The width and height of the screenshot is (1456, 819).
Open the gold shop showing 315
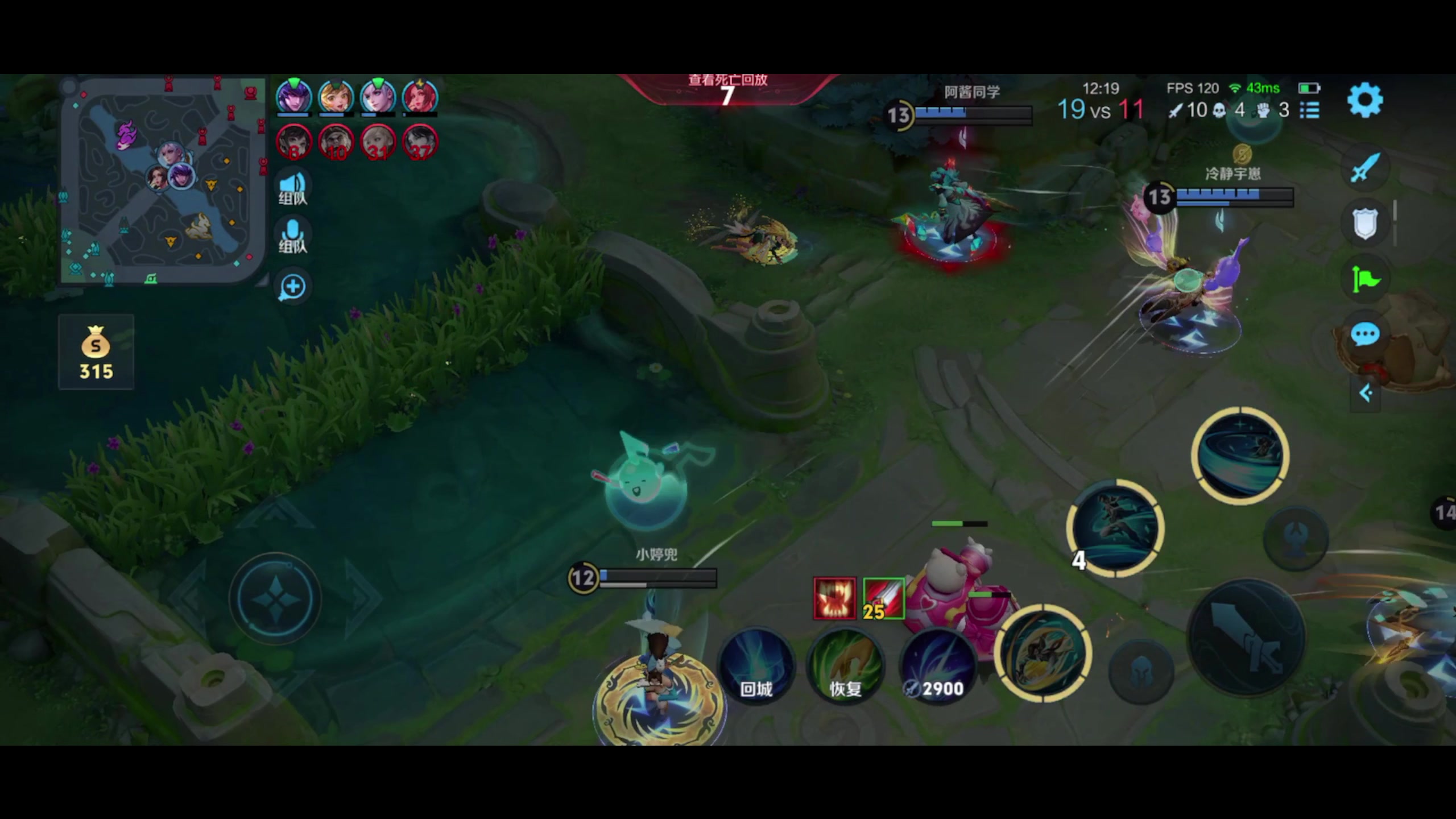click(96, 352)
